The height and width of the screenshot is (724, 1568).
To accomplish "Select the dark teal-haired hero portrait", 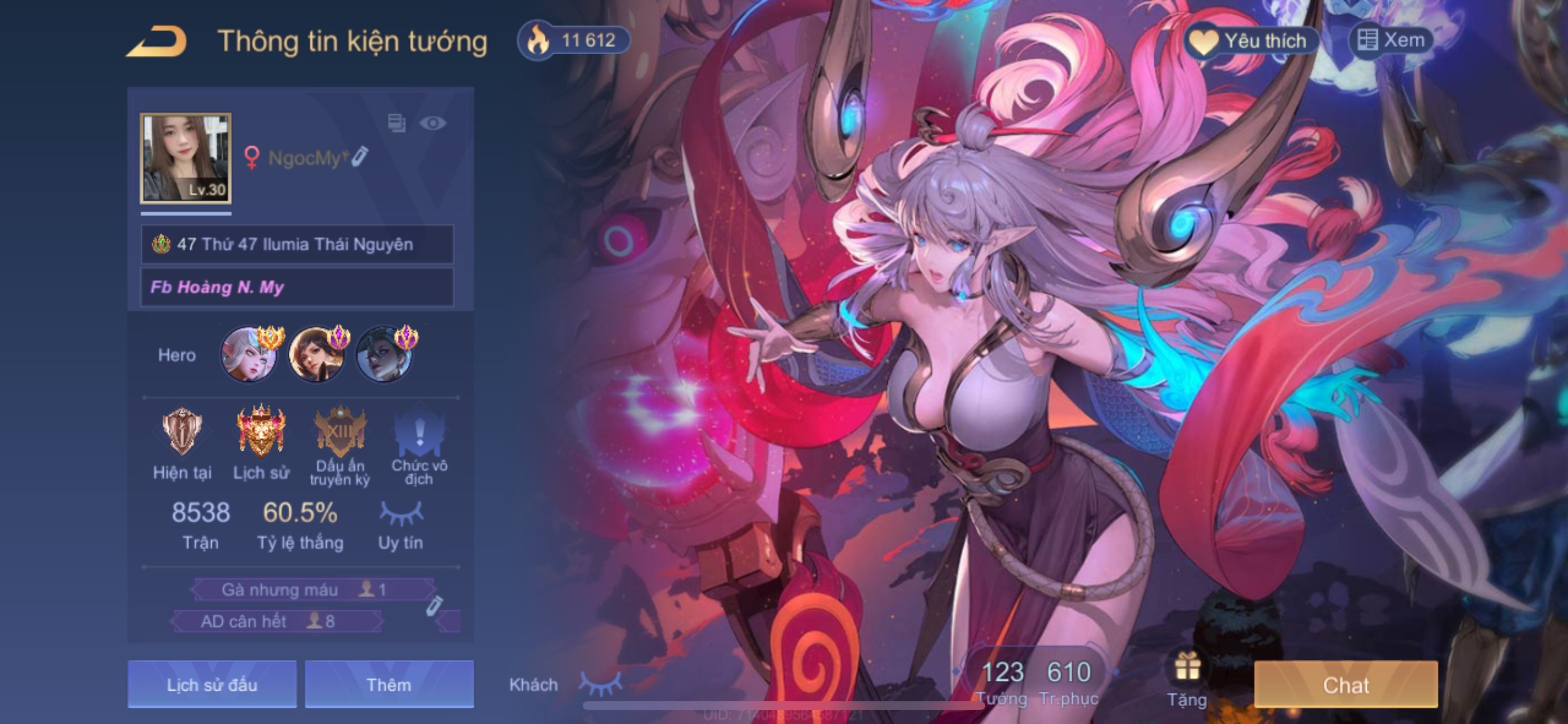I will pos(384,354).
